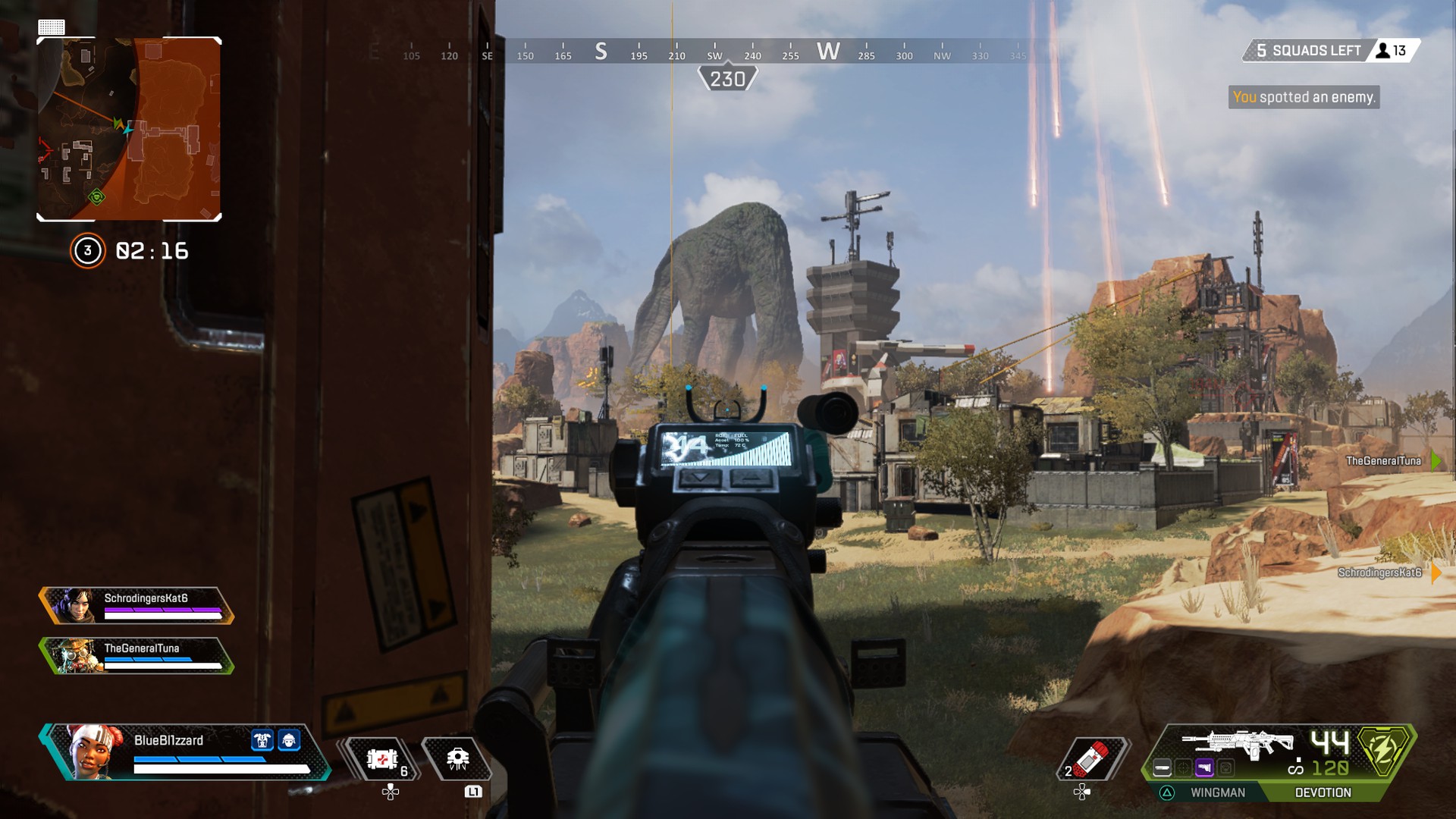
Task: Activate the lightning bolt ultimate icon
Action: 1384,749
